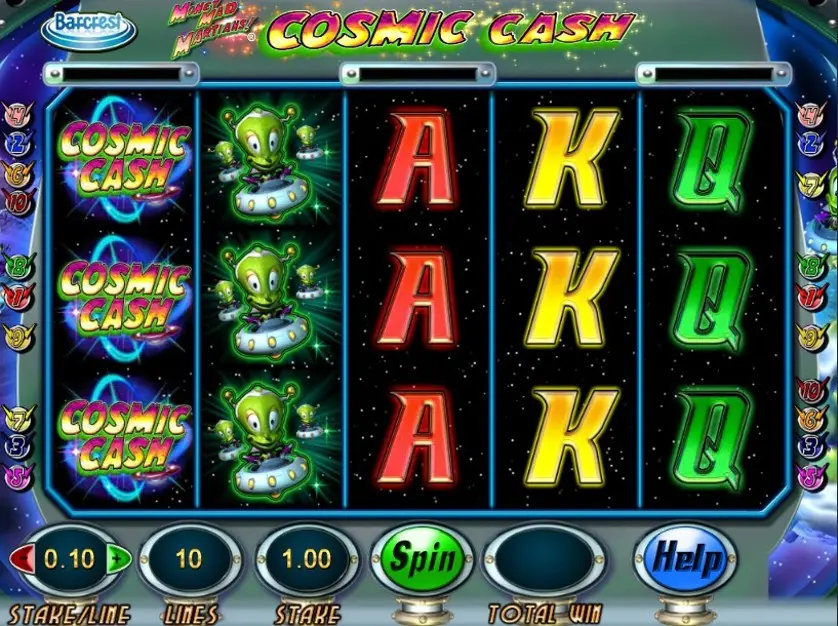This screenshot has width=838, height=626.
Task: Open the blue Help button
Action: 684,558
